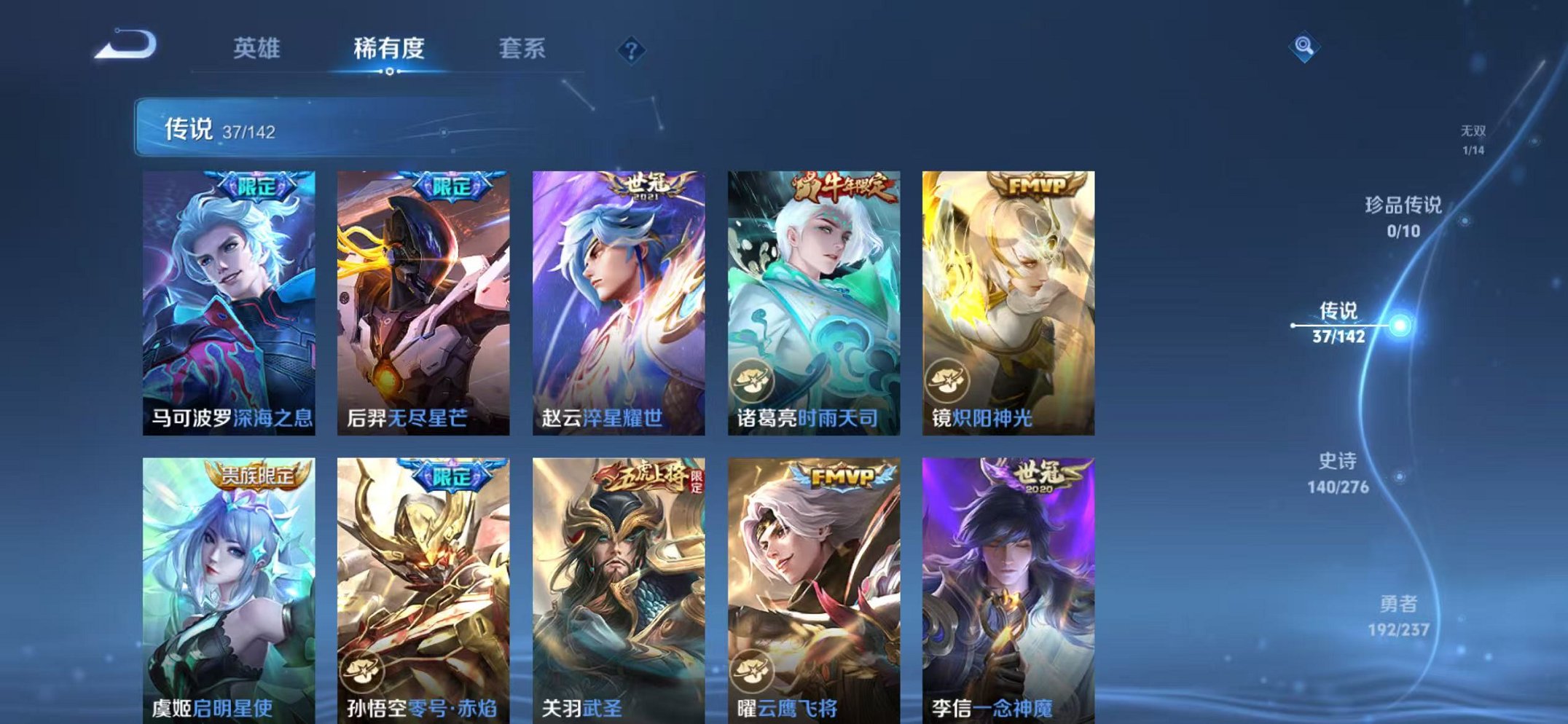The width and height of the screenshot is (1568, 724).
Task: Open the question-mark help icon
Action: tap(632, 49)
